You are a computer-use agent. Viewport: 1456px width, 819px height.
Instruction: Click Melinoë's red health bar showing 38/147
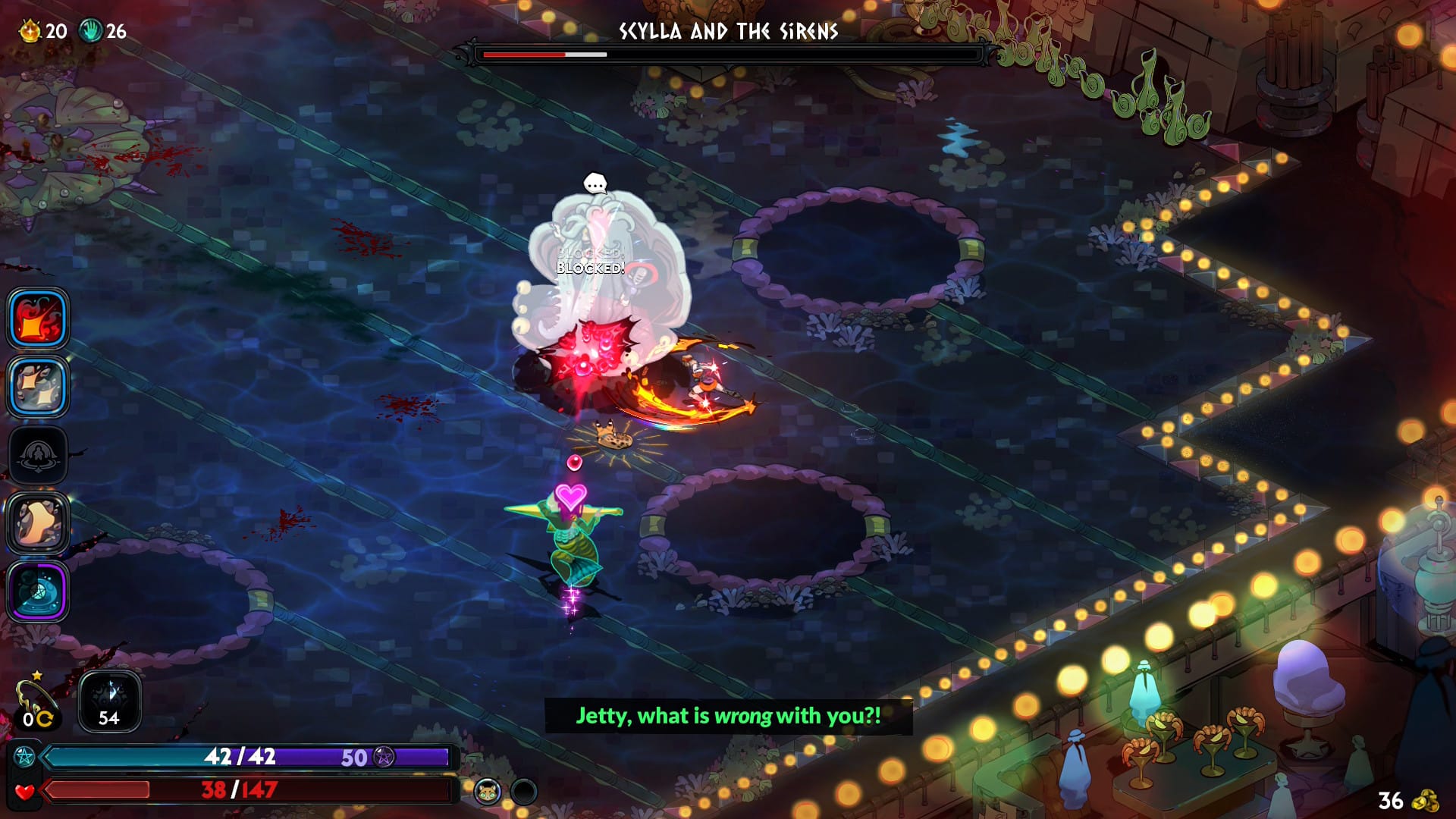[227, 789]
